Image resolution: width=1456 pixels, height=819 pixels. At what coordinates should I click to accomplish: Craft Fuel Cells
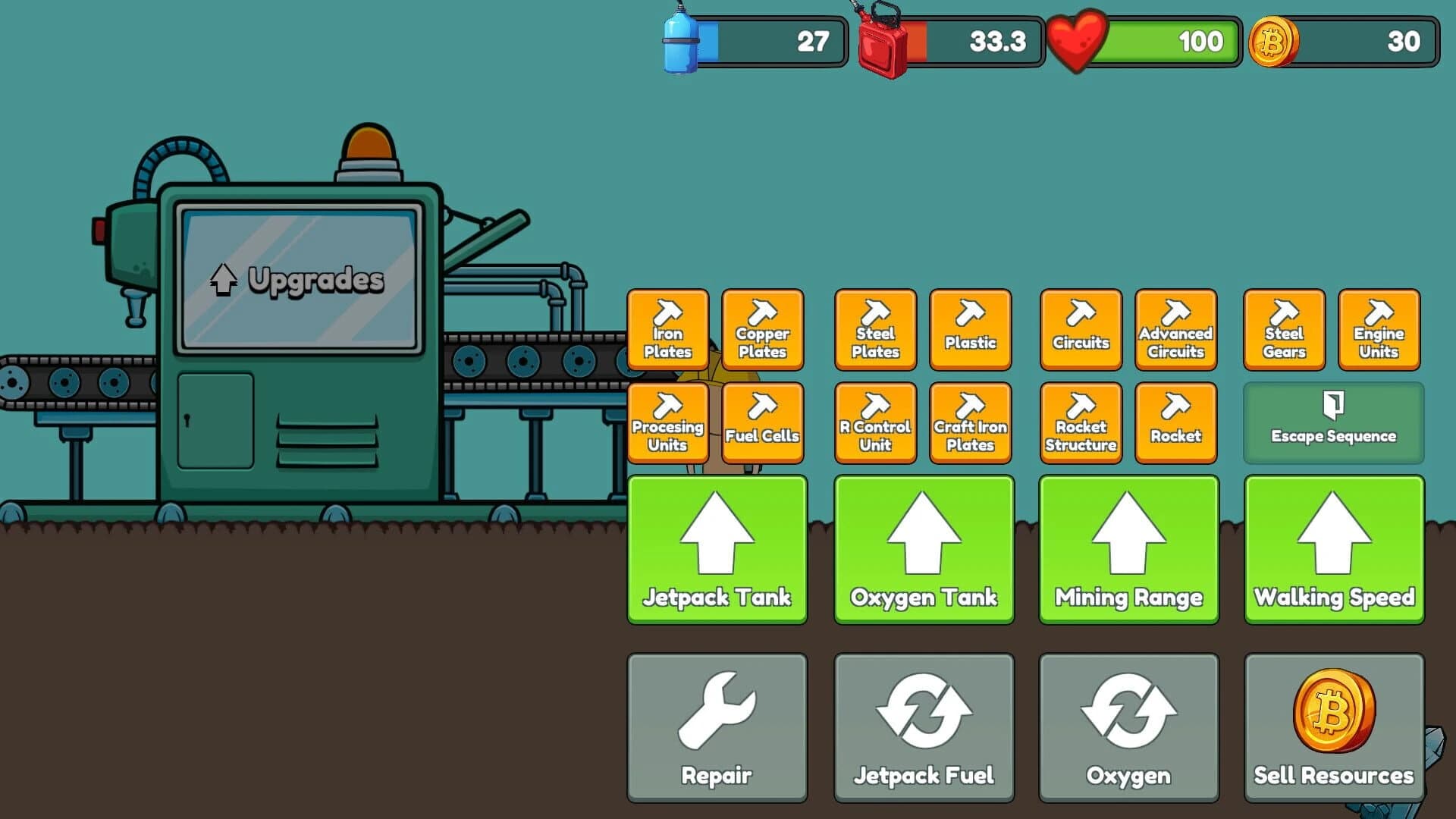[x=762, y=422]
